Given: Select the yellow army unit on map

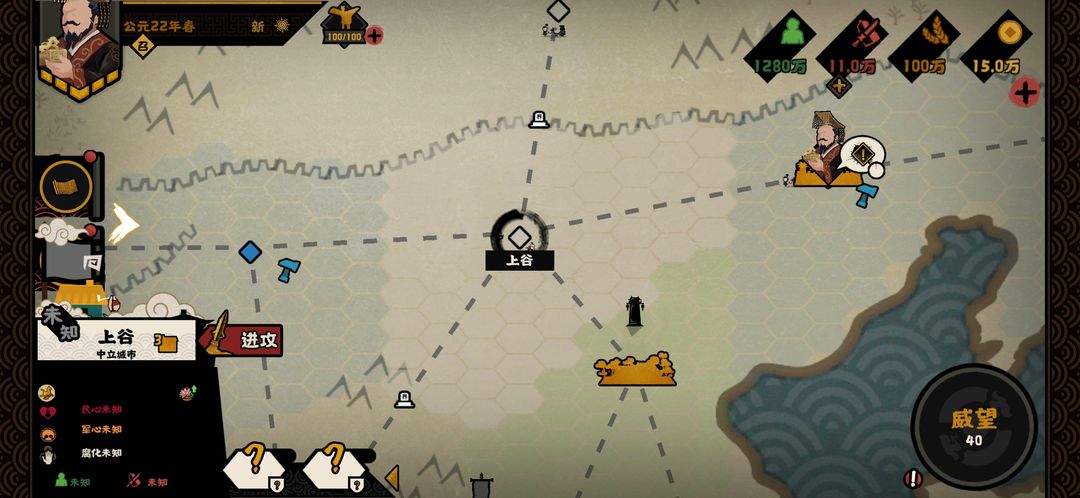Looking at the screenshot, I should click(635, 370).
